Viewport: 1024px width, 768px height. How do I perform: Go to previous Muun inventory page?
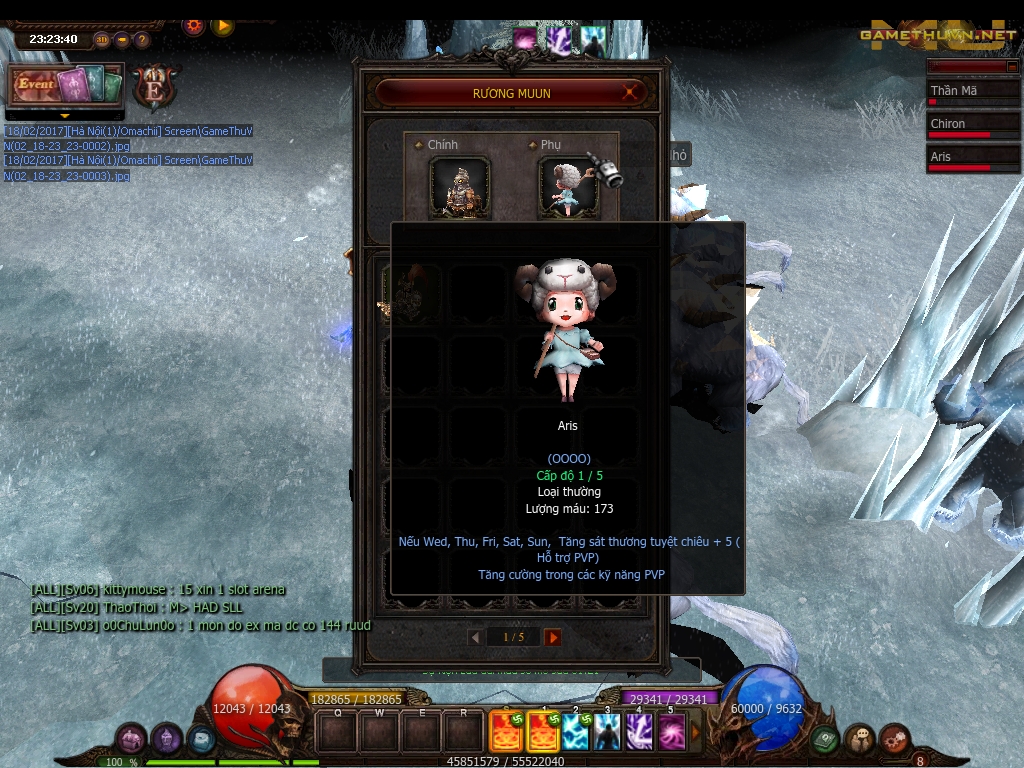[x=475, y=637]
